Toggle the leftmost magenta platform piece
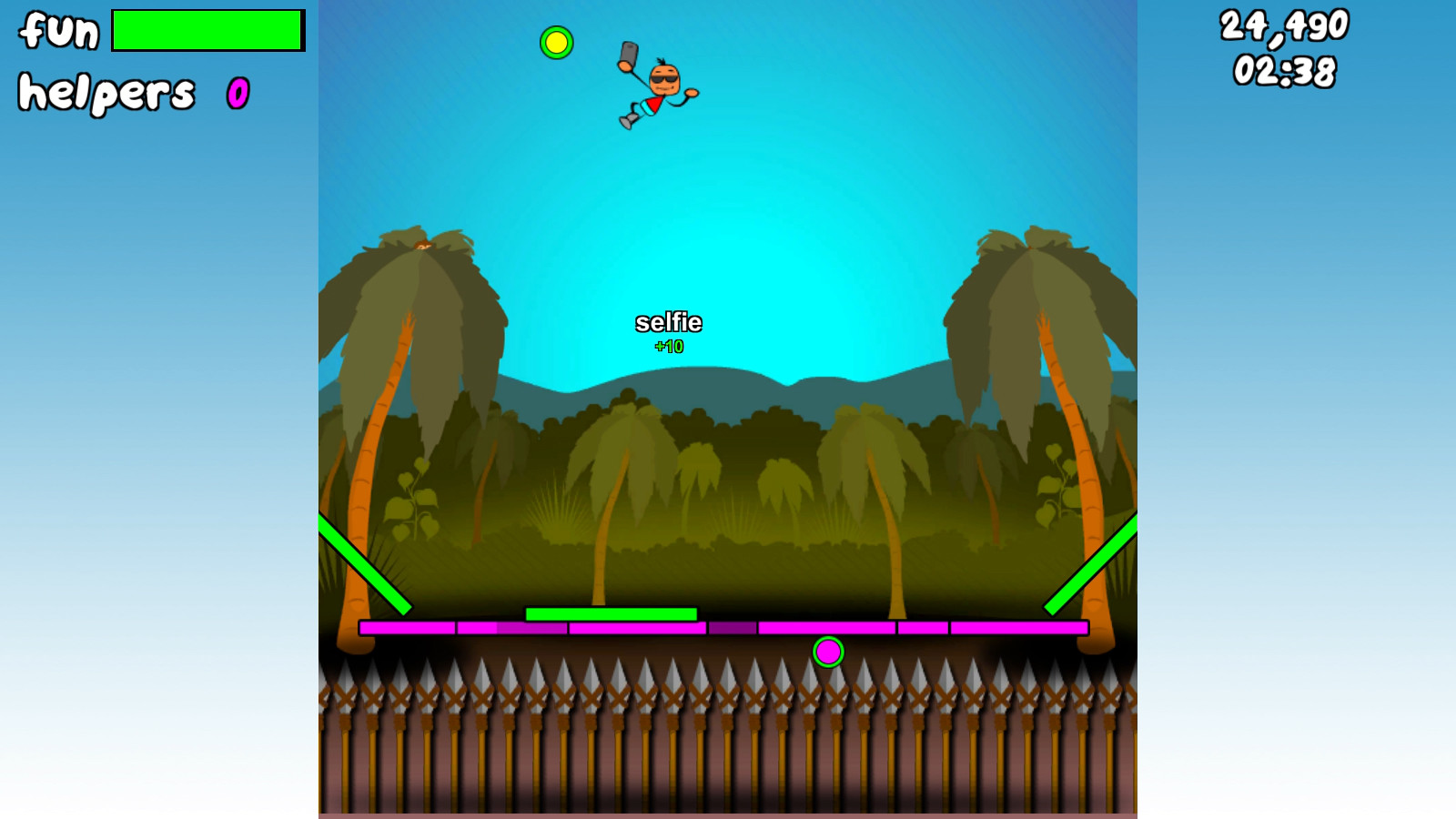Image resolution: width=1456 pixels, height=819 pixels. click(408, 628)
